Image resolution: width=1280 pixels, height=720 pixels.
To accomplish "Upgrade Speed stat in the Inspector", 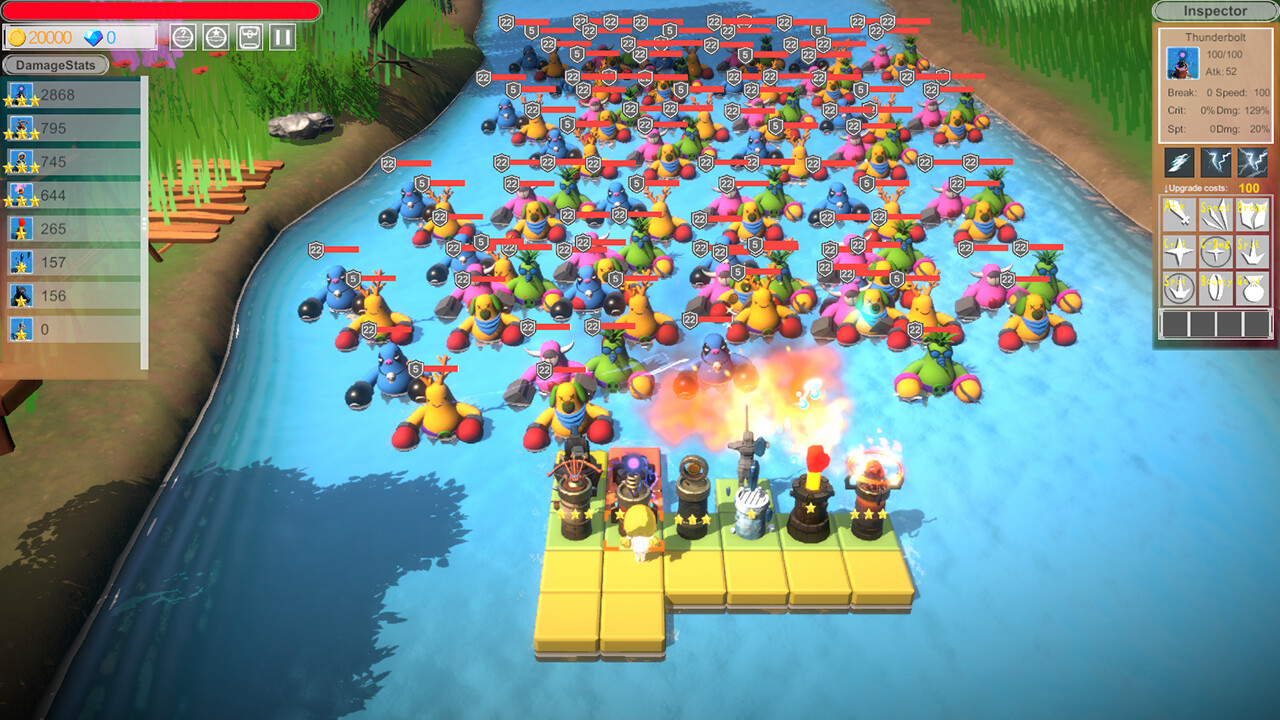I will tap(1216, 215).
